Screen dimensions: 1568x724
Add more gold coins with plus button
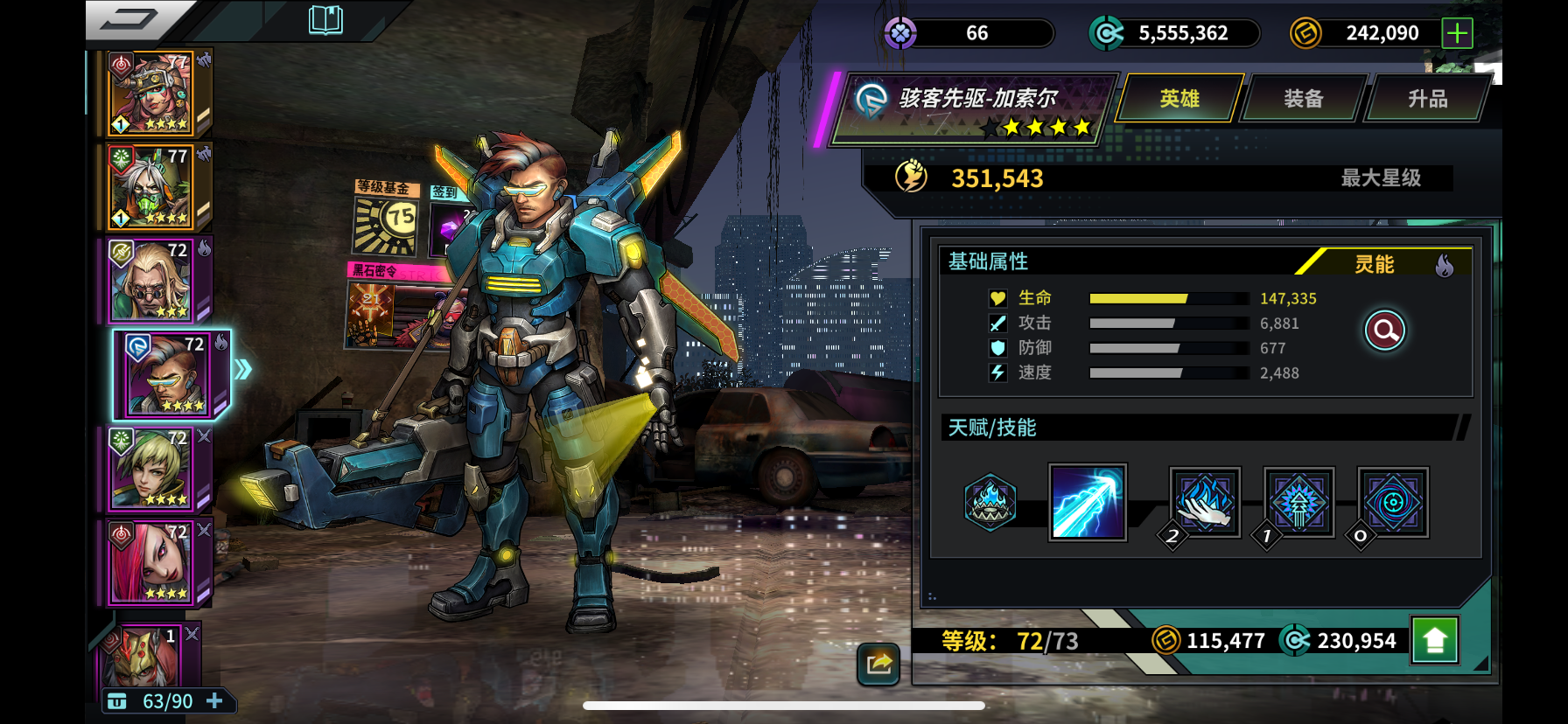click(x=1457, y=33)
